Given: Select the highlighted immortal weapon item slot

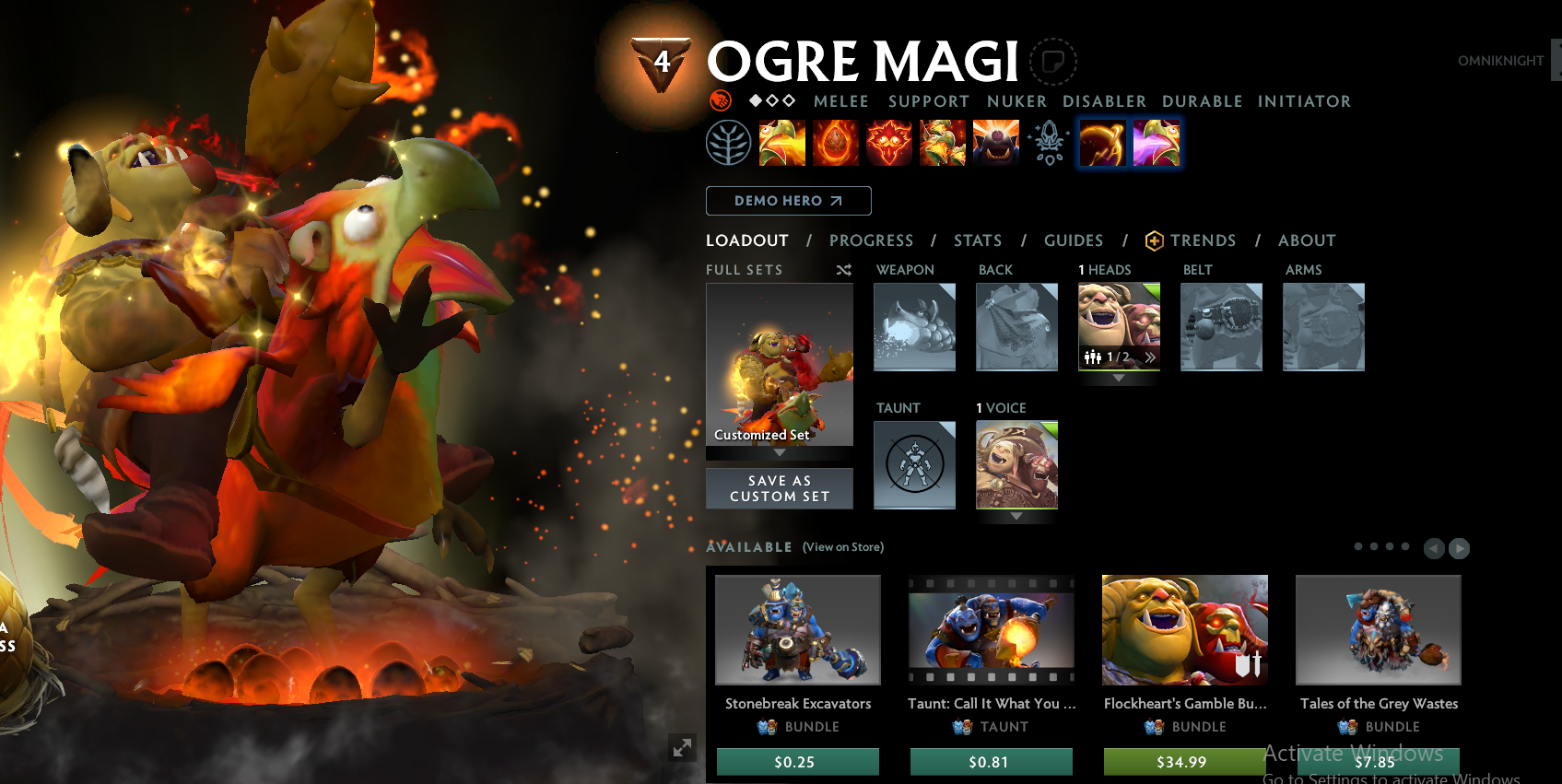Looking at the screenshot, I should tap(1102, 143).
